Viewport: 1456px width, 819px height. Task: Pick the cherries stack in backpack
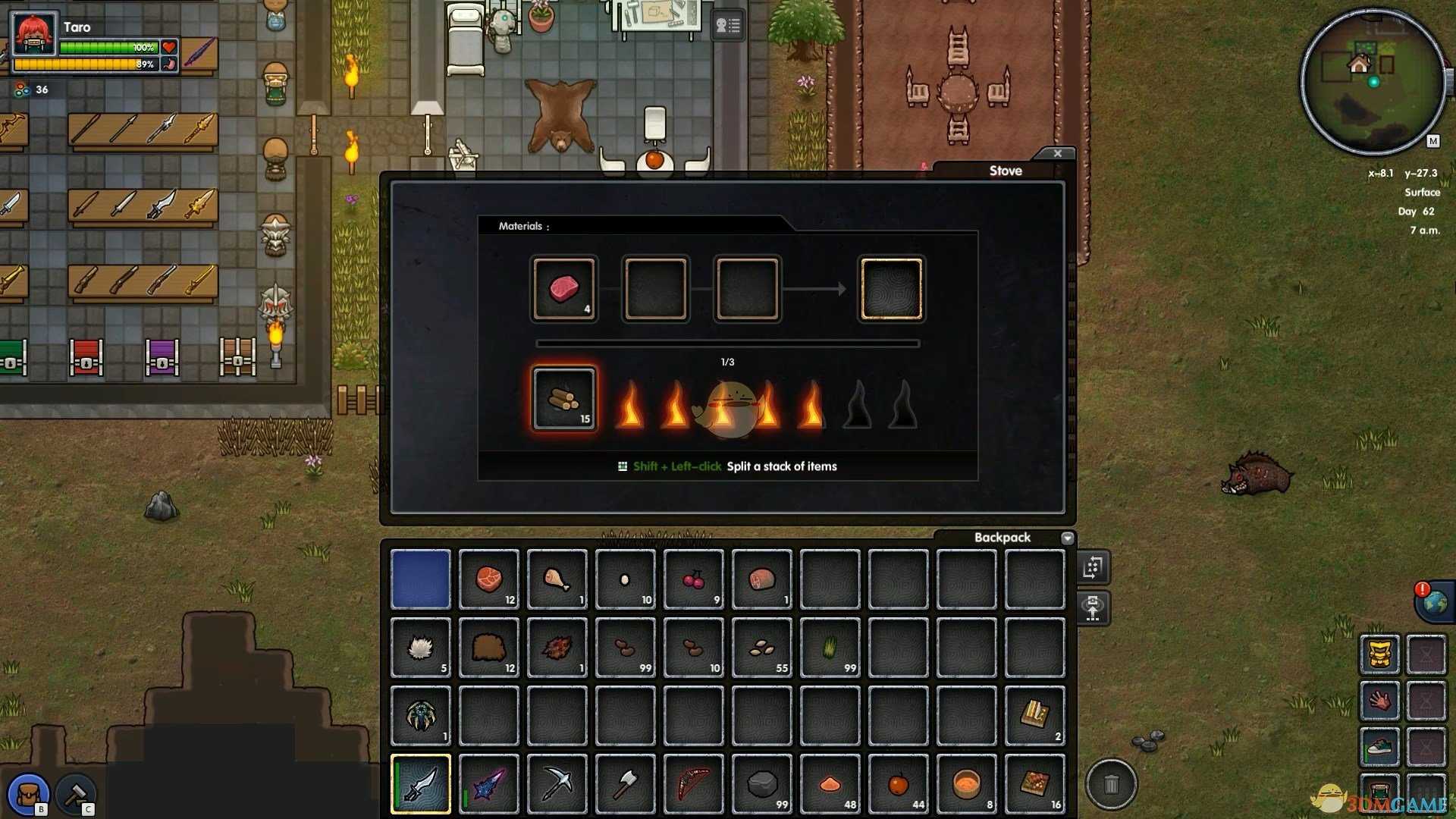pyautogui.click(x=694, y=579)
